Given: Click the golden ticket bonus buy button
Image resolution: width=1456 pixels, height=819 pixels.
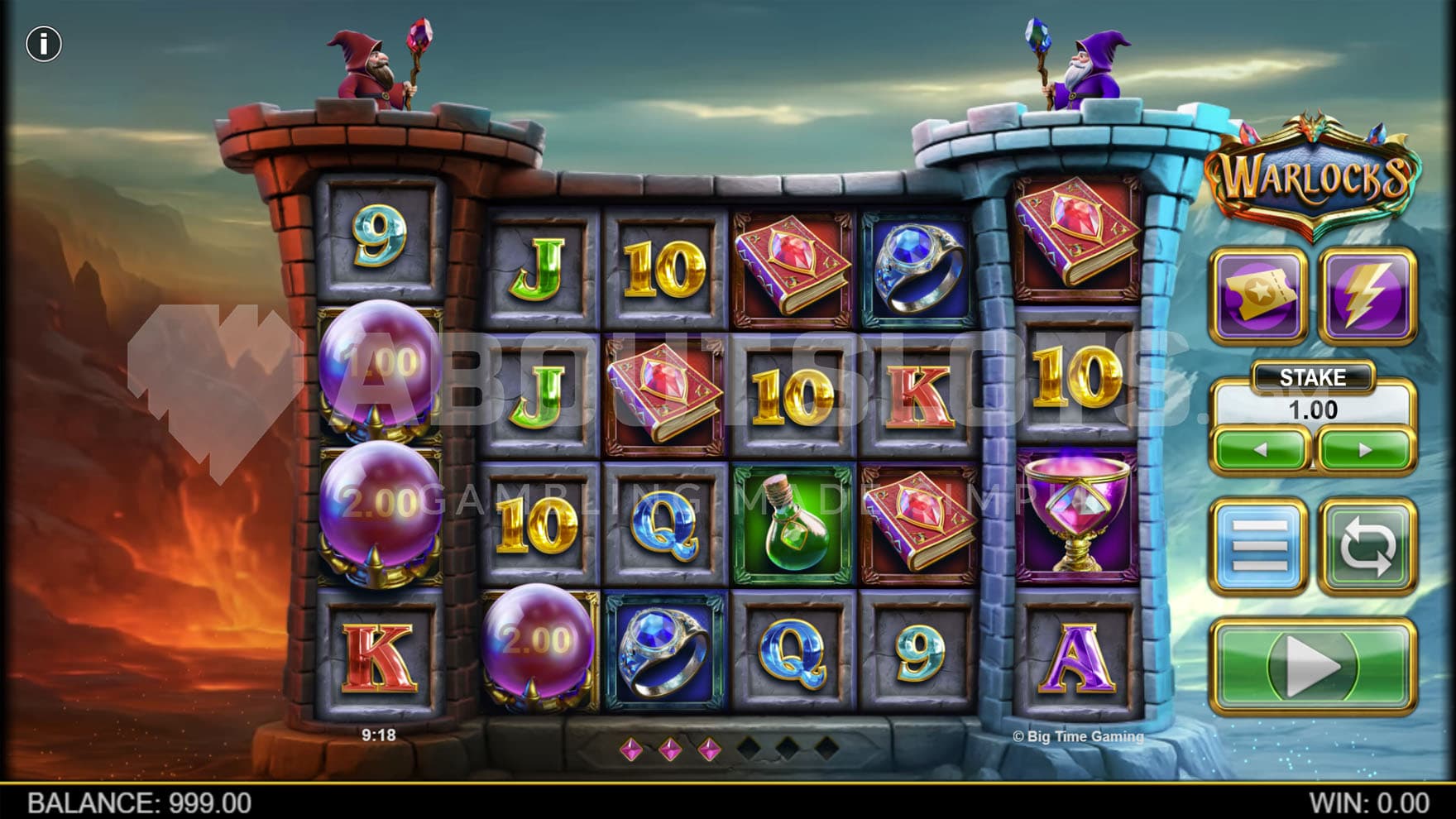Looking at the screenshot, I should (1258, 295).
